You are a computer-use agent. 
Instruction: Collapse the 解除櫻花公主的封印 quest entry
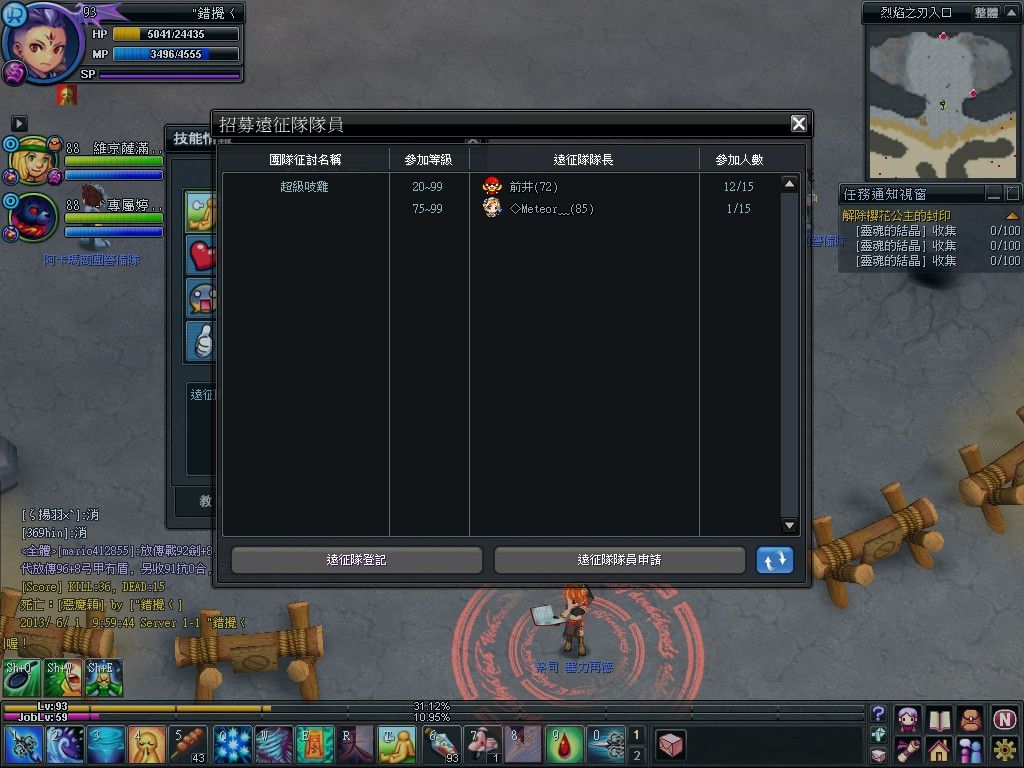[1012, 216]
